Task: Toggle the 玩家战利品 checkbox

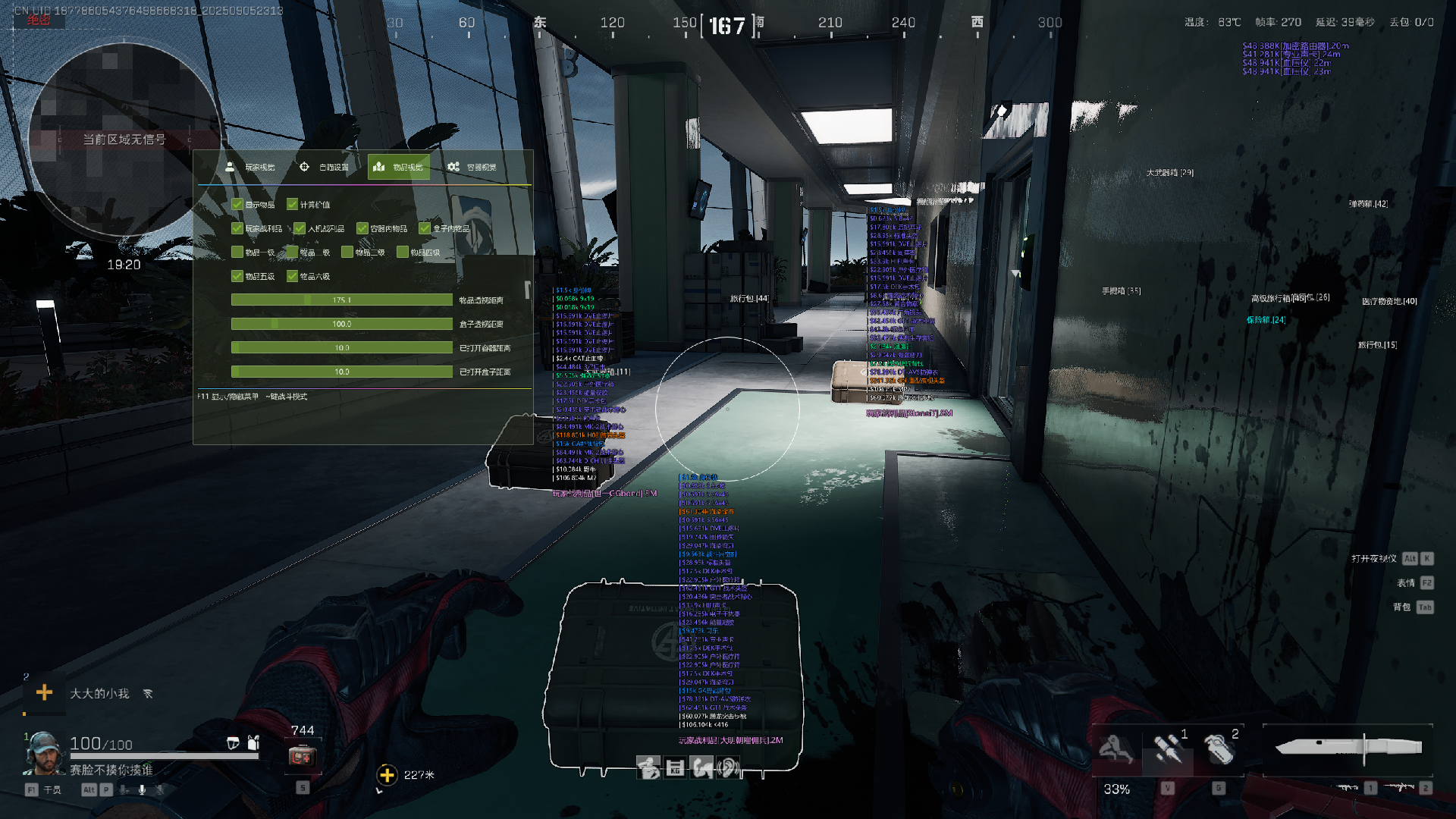Action: (237, 228)
